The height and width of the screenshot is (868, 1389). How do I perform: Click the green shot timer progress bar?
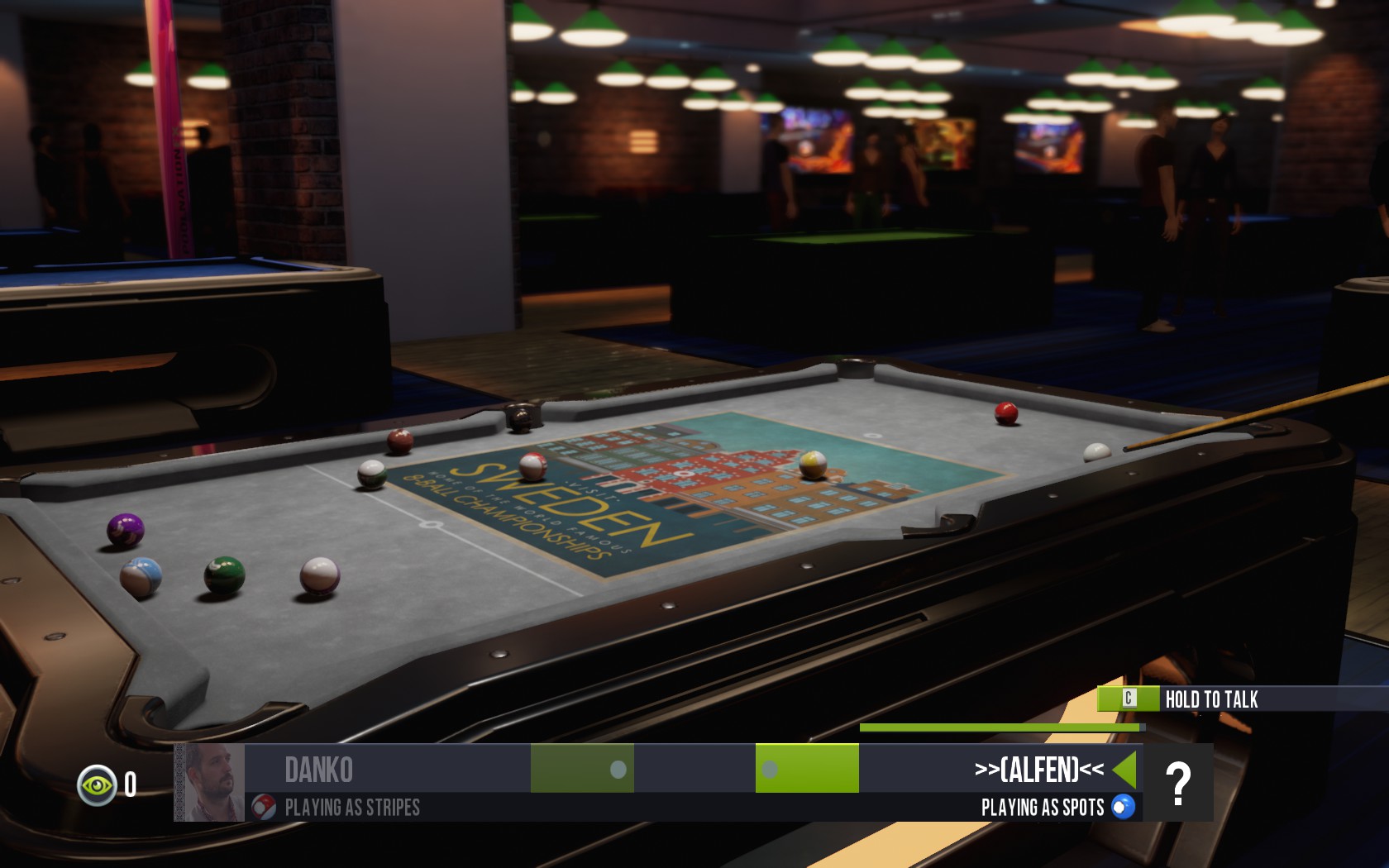pyautogui.click(x=1000, y=727)
